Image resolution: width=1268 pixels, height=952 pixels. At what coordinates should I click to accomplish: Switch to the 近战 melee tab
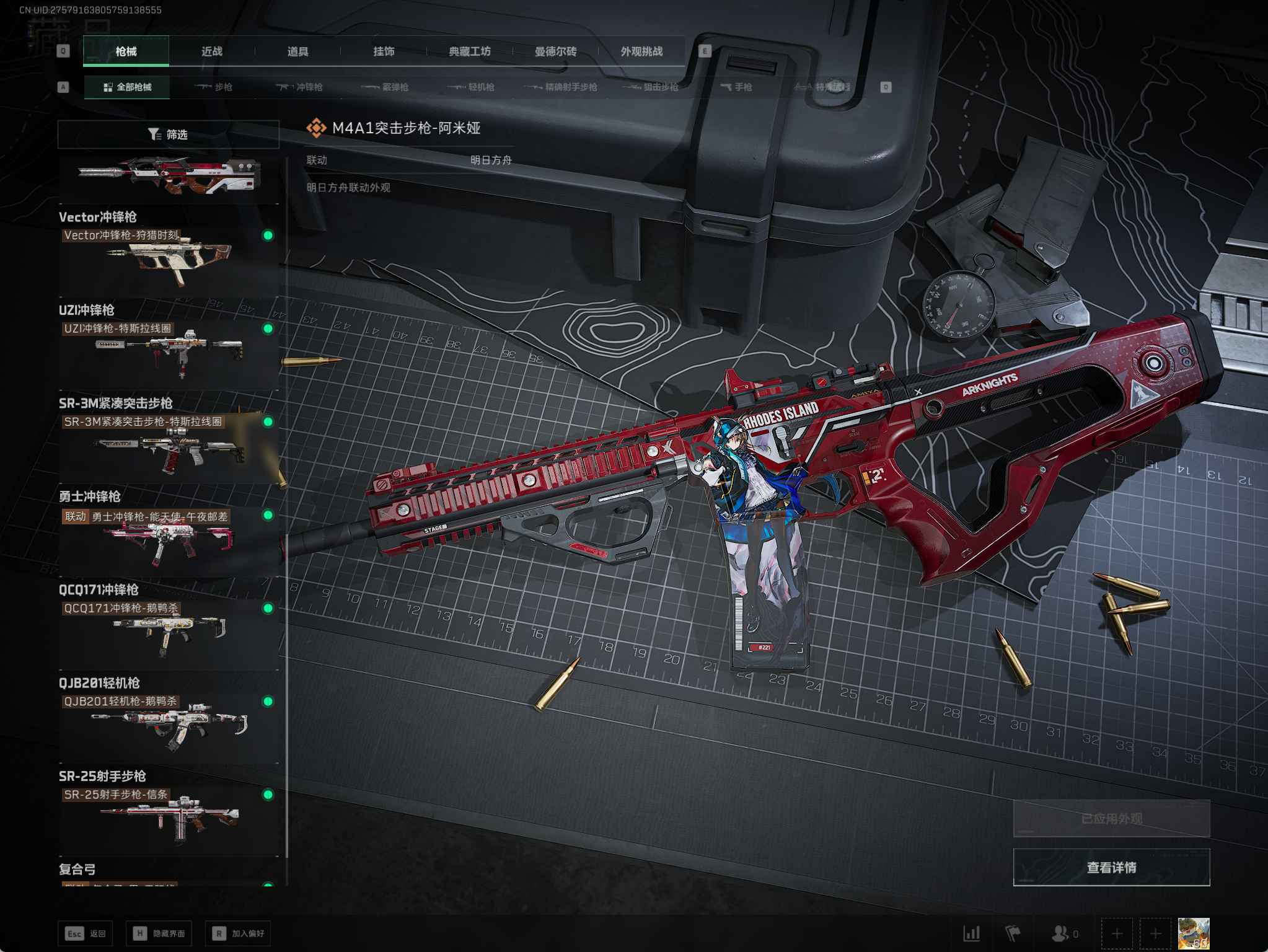(x=211, y=51)
